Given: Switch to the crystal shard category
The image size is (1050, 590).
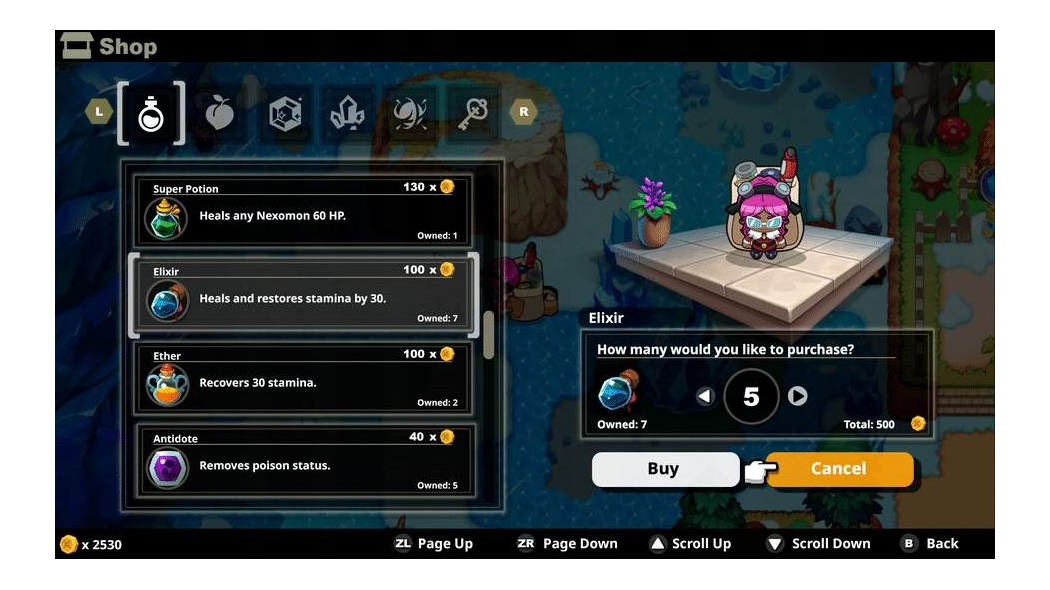Looking at the screenshot, I should pyautogui.click(x=346, y=113).
